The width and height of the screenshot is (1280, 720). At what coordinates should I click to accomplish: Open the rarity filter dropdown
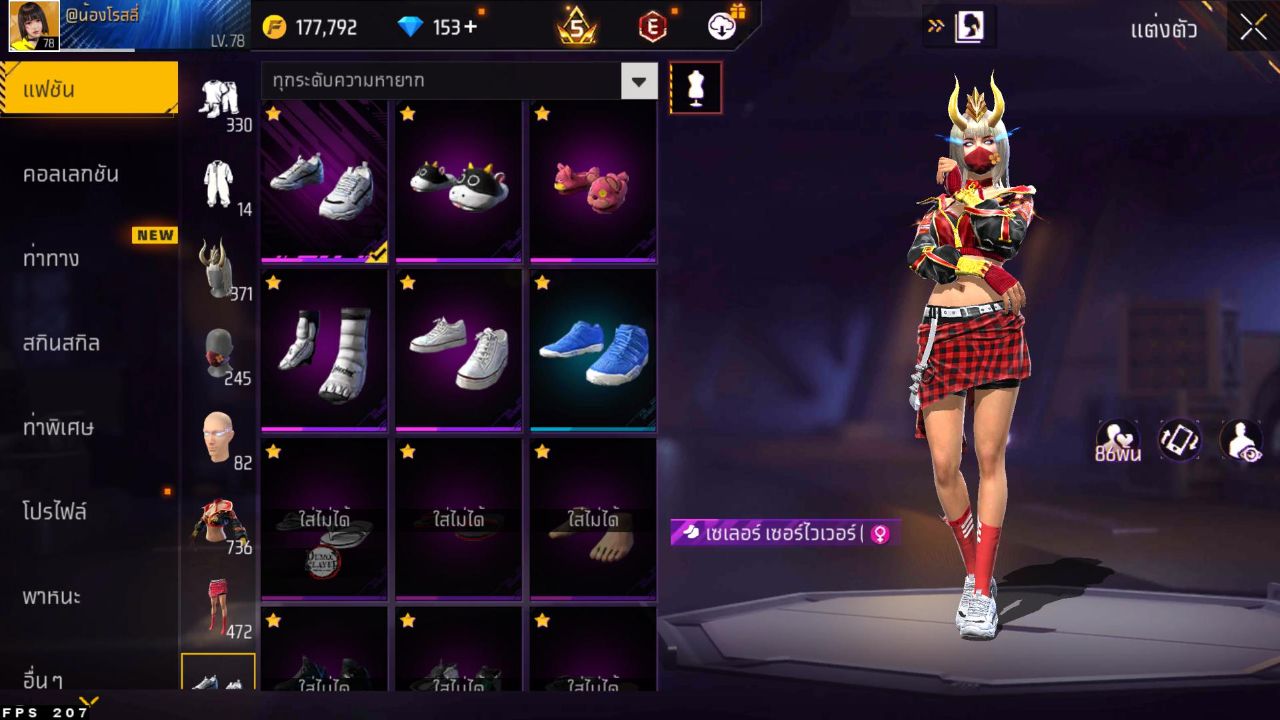(639, 80)
